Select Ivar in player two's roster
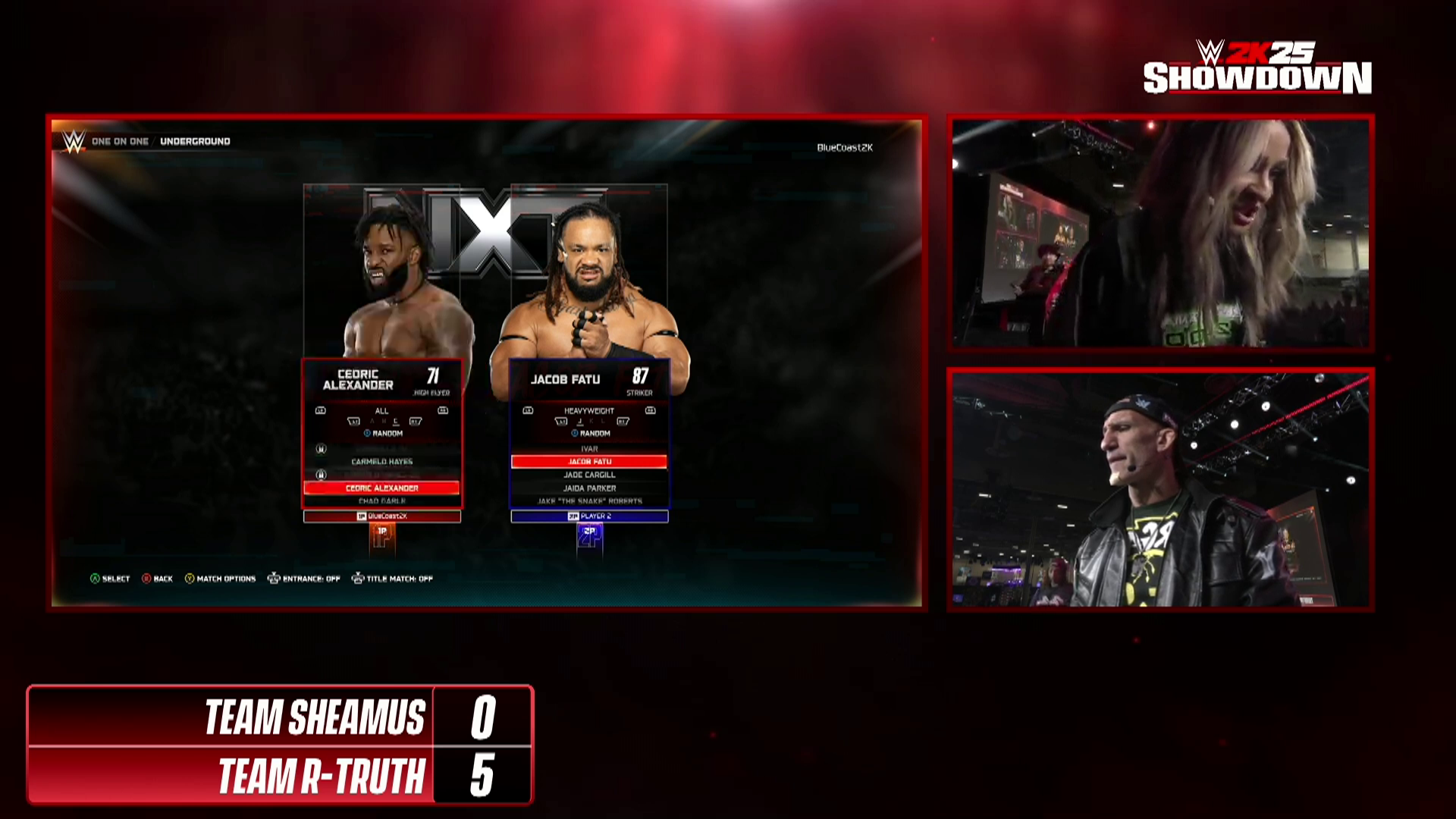 pyautogui.click(x=589, y=449)
